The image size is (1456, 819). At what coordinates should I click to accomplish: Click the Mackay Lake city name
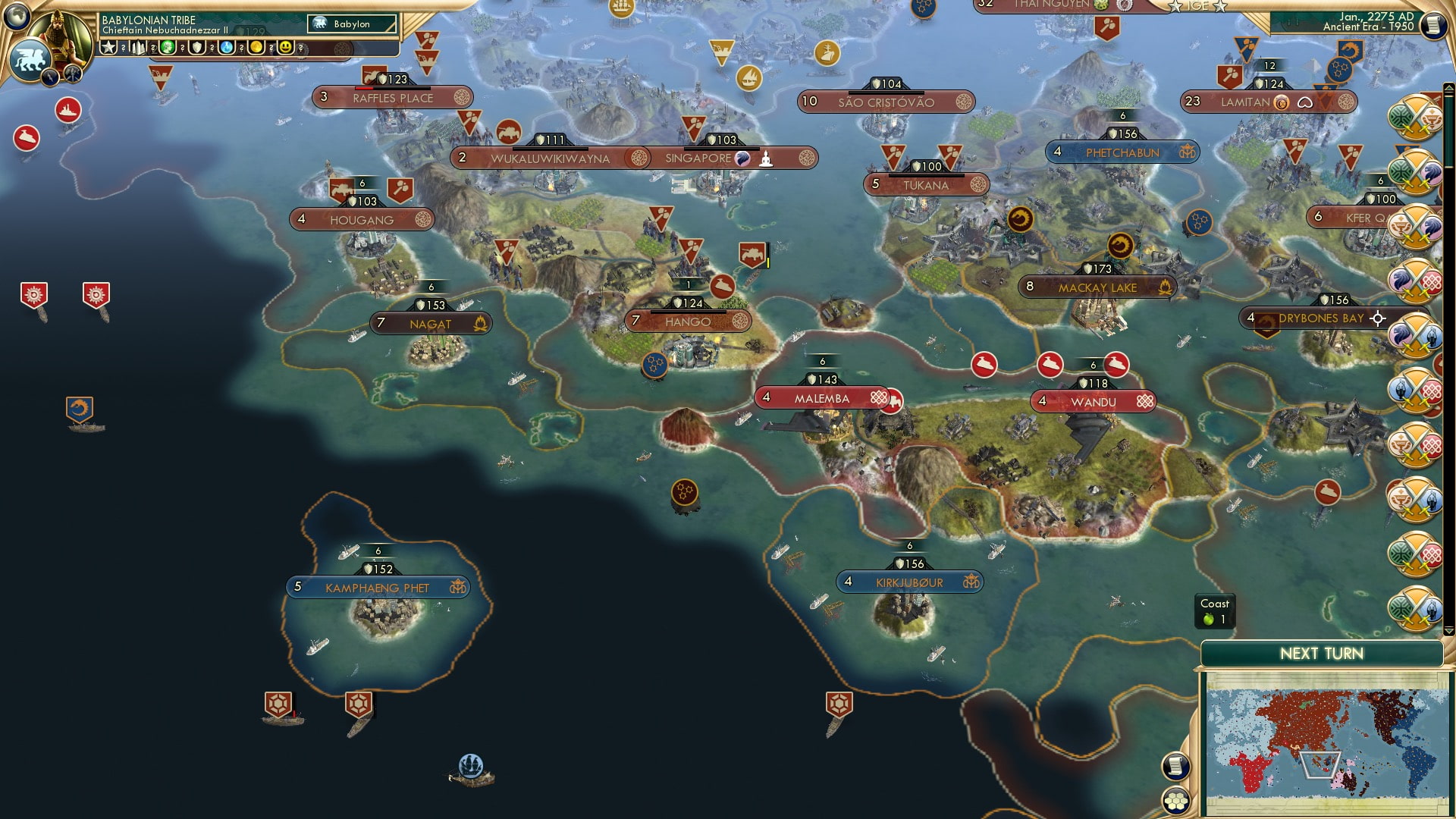[1097, 288]
